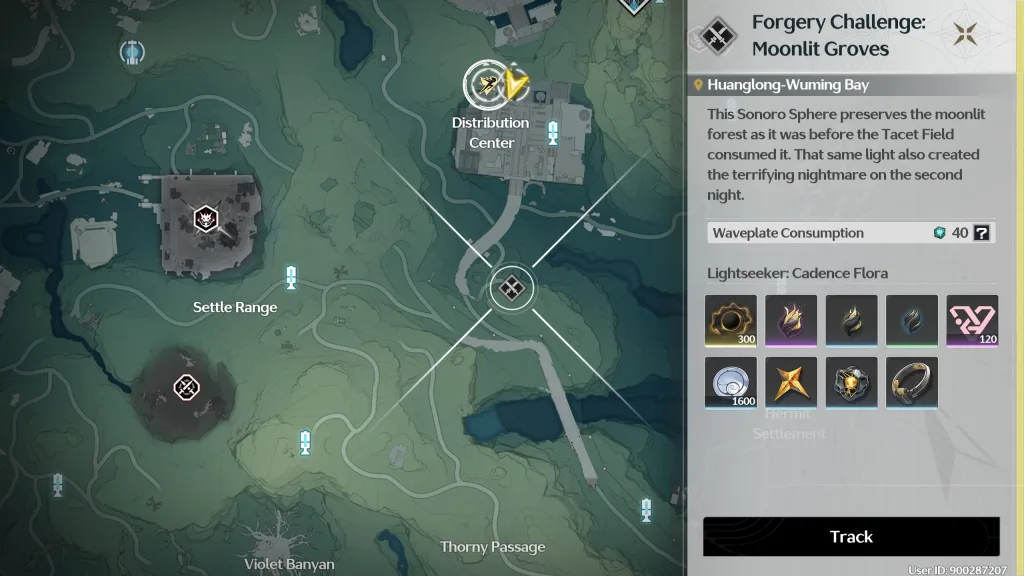Select the Distribution Center circular map marker
The width and height of the screenshot is (1024, 576).
(x=489, y=86)
